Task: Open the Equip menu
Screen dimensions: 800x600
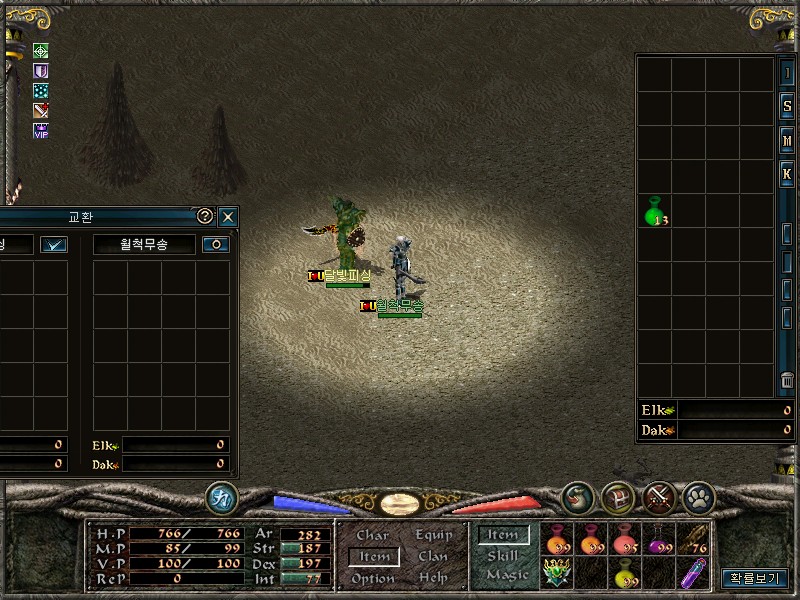Action: coord(434,535)
